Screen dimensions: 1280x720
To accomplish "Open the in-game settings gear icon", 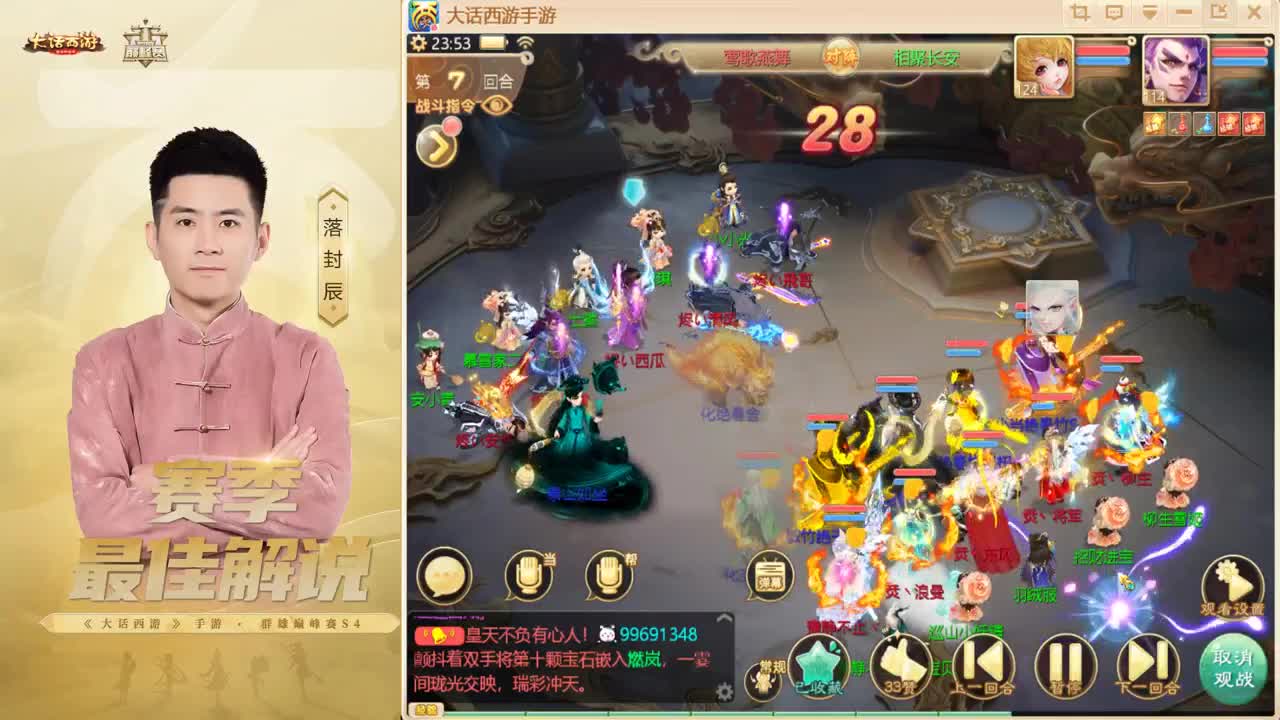I will 418,42.
